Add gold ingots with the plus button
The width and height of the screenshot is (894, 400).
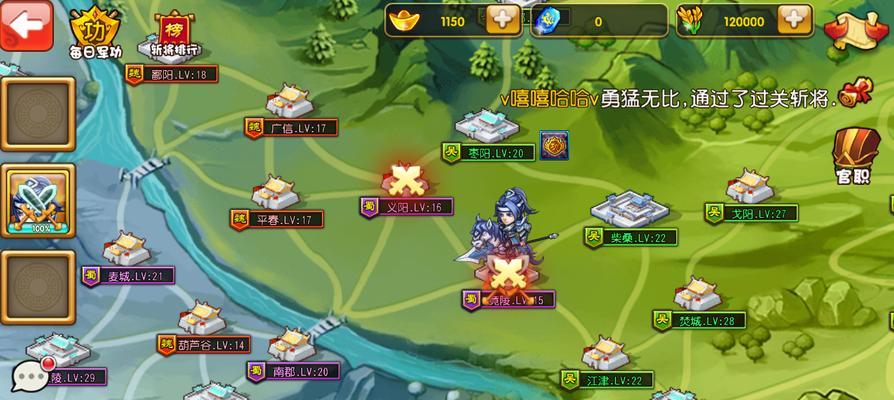[x=502, y=20]
